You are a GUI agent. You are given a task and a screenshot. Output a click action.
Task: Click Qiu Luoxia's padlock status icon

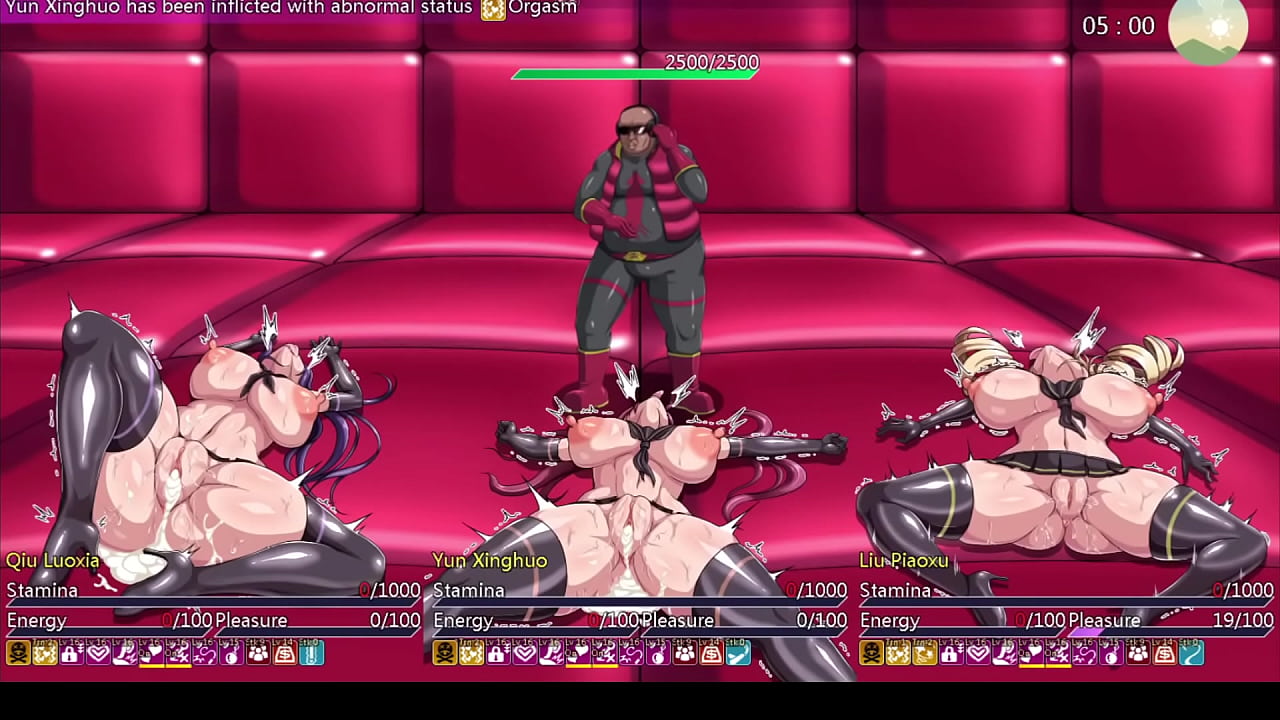pyautogui.click(x=71, y=653)
